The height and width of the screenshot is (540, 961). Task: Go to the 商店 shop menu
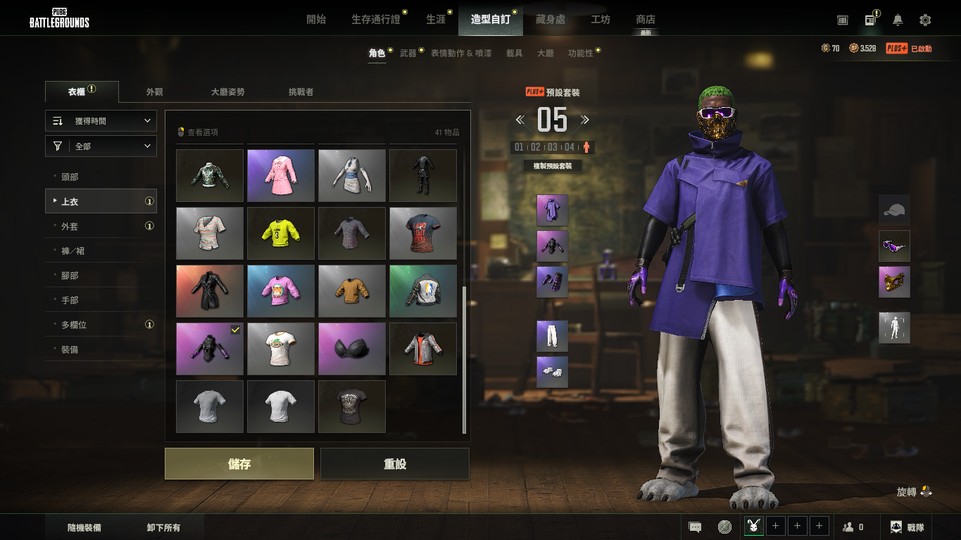pyautogui.click(x=645, y=20)
